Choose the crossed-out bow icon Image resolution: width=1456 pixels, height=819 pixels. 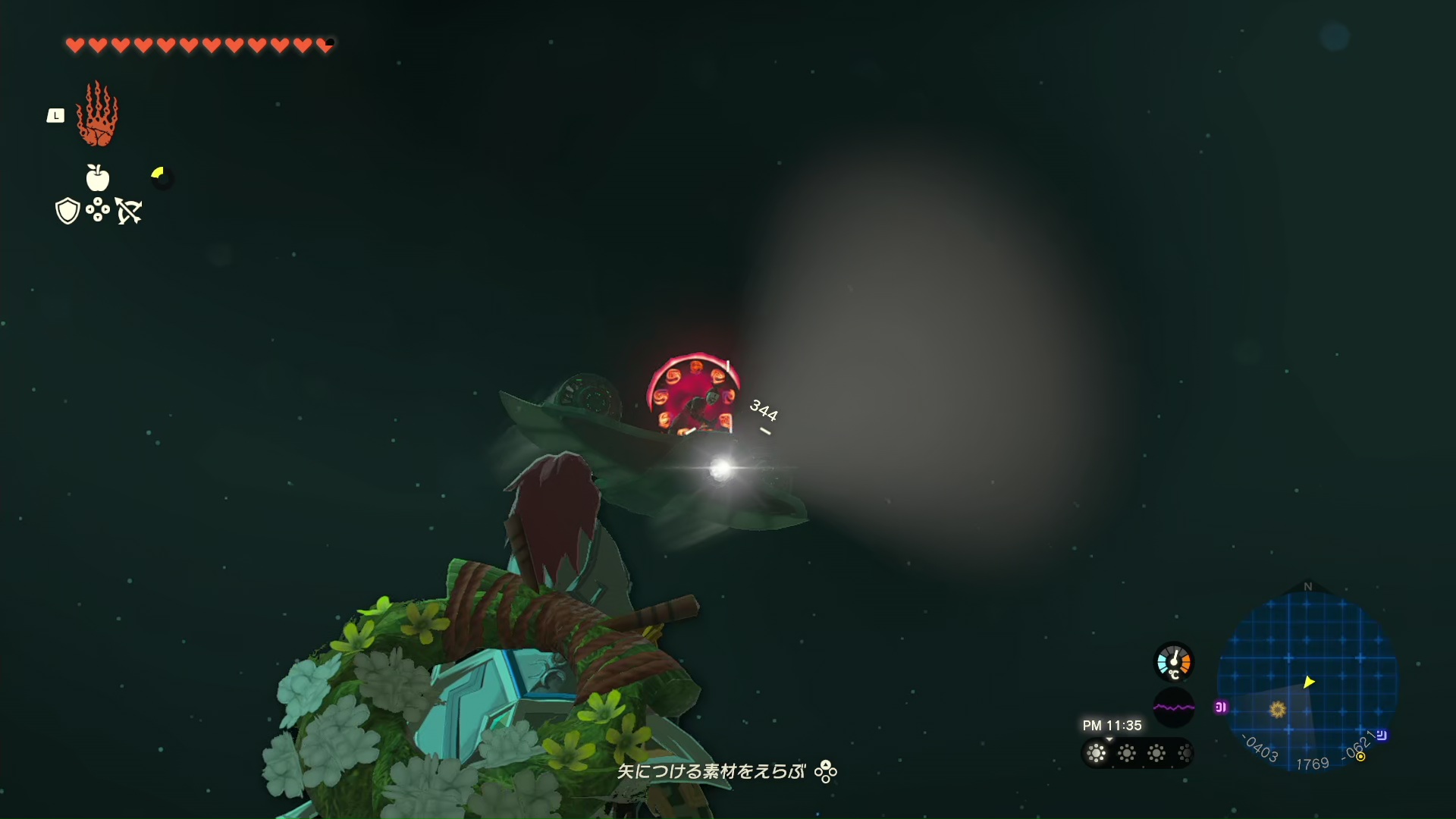point(129,211)
